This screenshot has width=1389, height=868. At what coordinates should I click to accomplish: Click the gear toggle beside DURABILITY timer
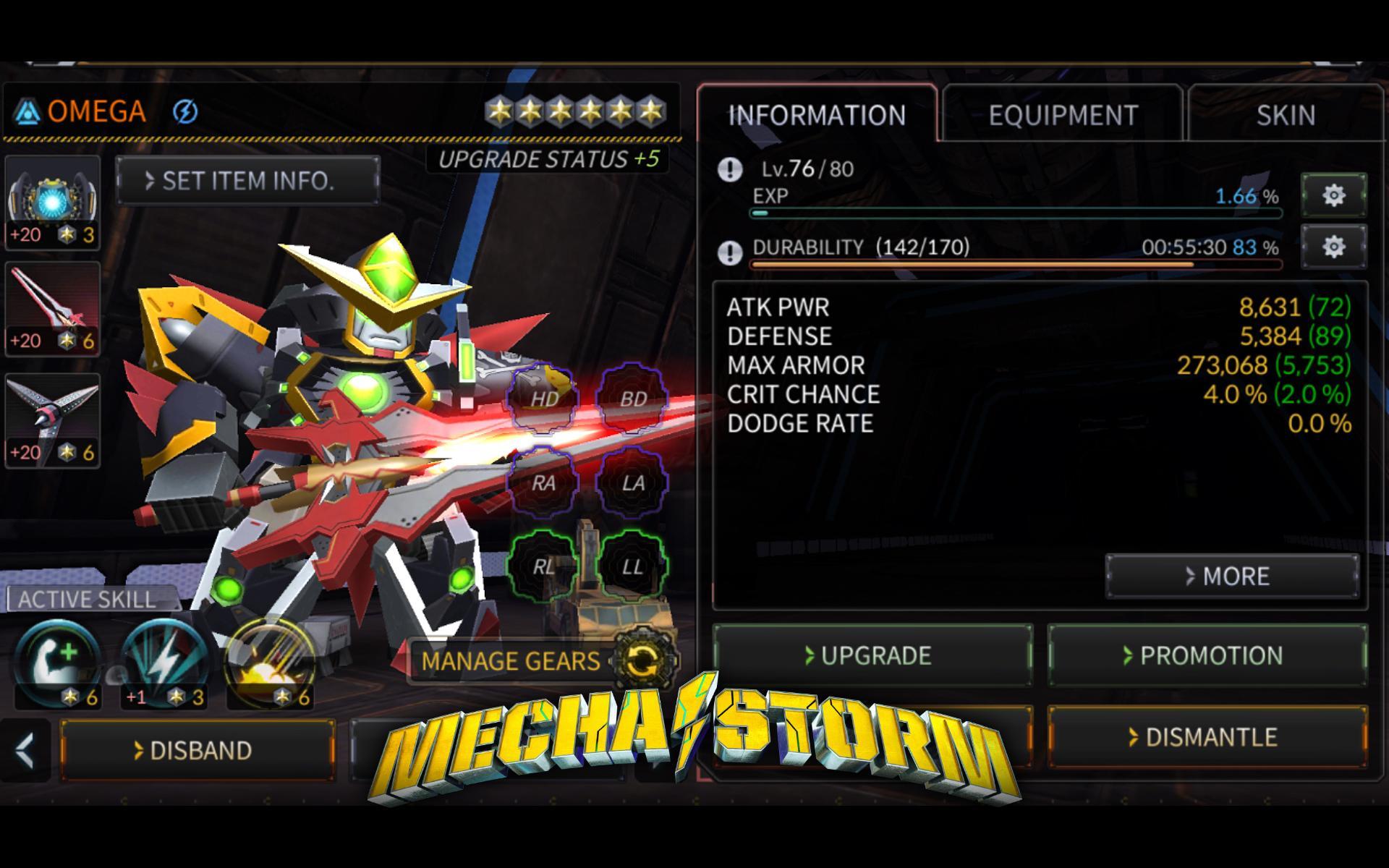[x=1333, y=247]
